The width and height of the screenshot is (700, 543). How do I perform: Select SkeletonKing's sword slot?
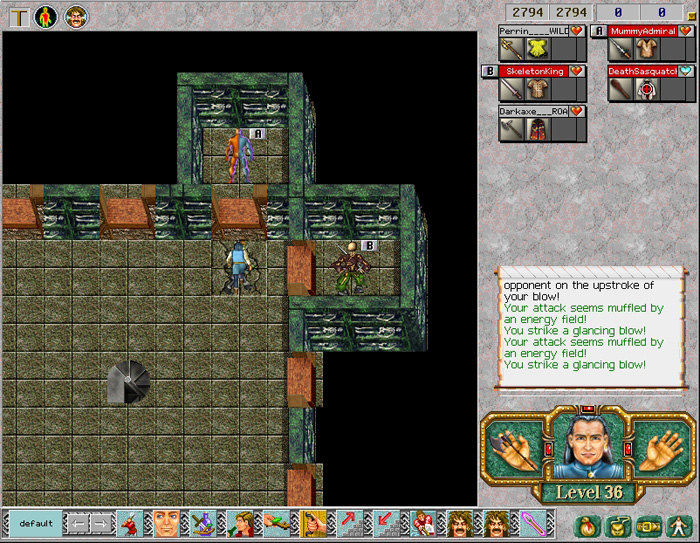[x=512, y=89]
